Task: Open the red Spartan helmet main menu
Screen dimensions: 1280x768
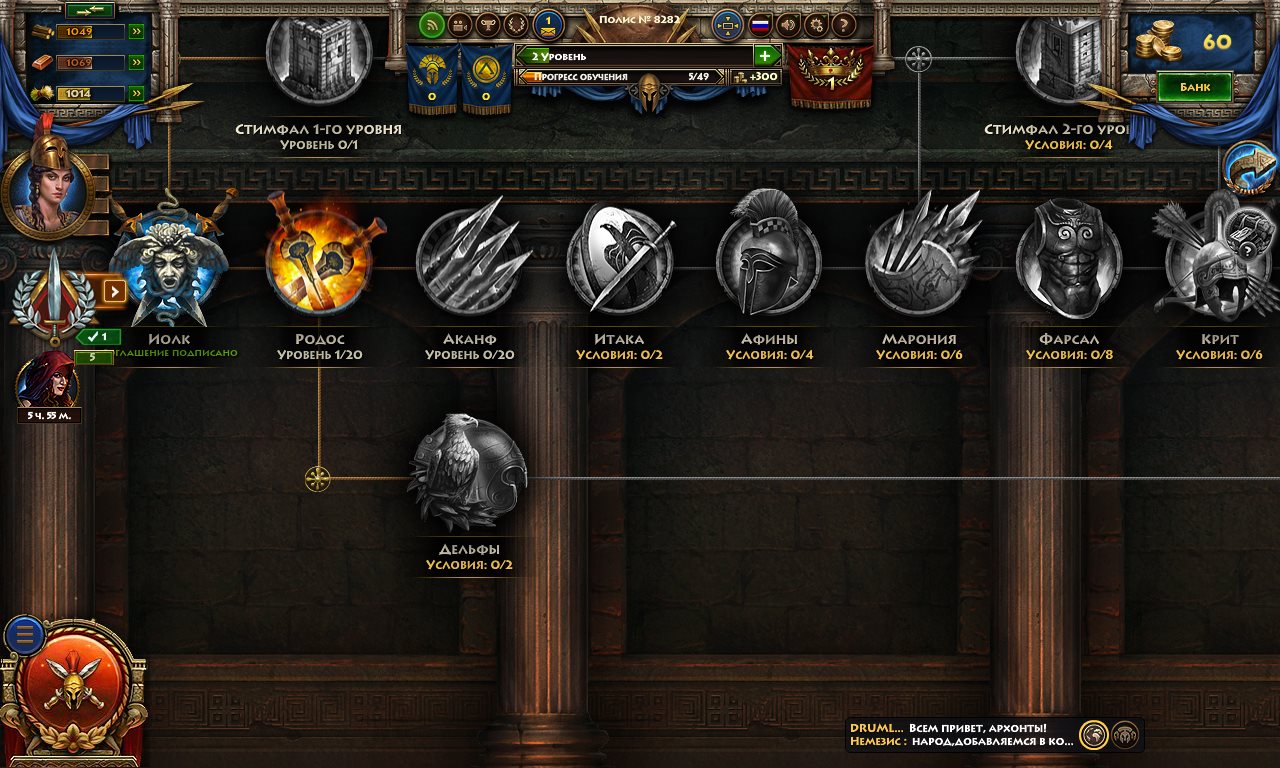Action: click(71, 689)
